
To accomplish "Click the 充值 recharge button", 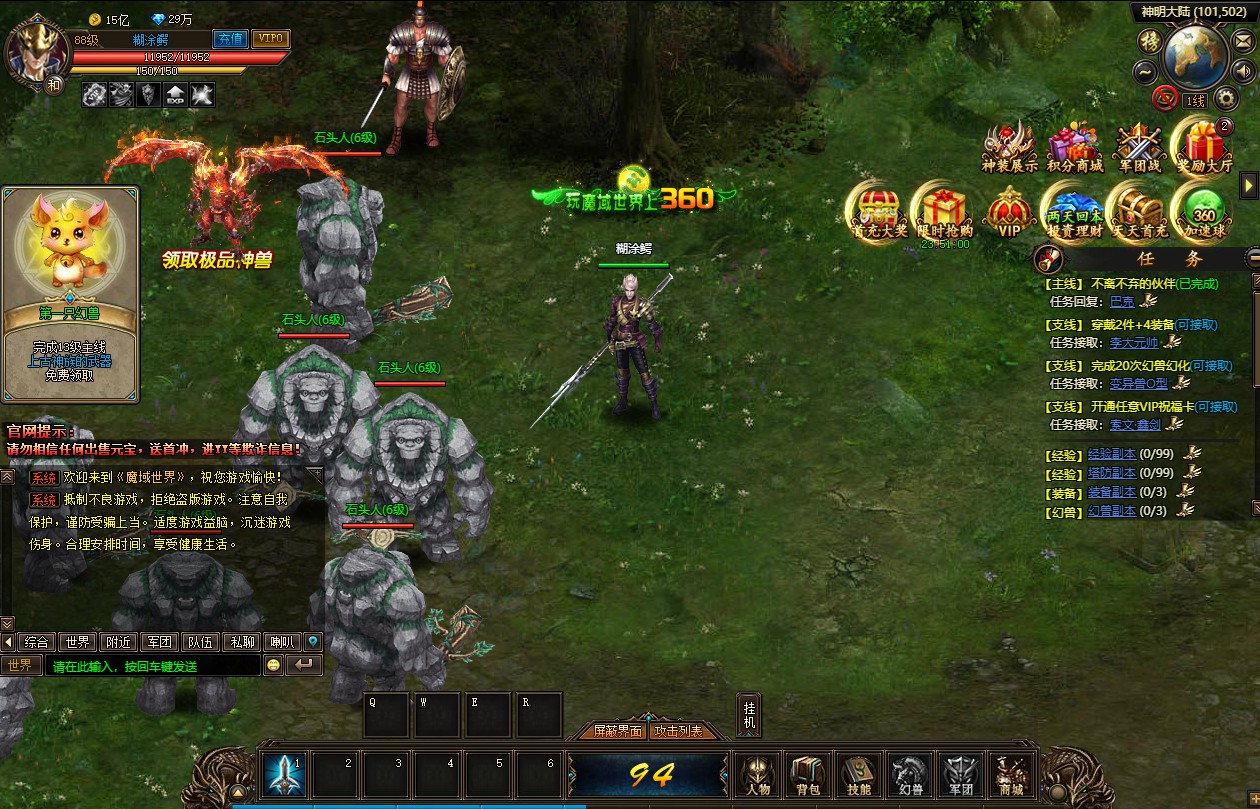I will click(x=231, y=39).
